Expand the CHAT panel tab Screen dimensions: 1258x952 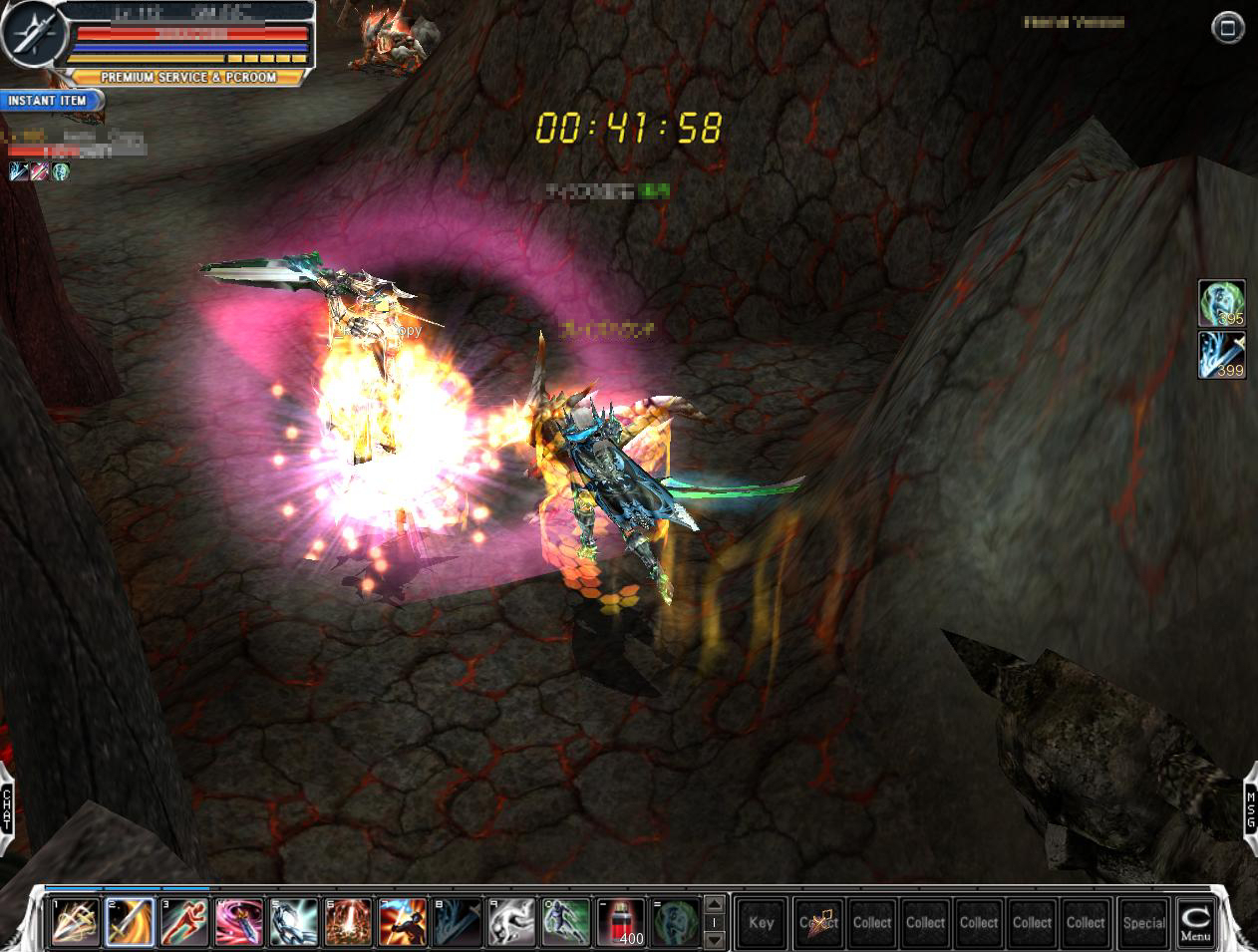(7, 808)
